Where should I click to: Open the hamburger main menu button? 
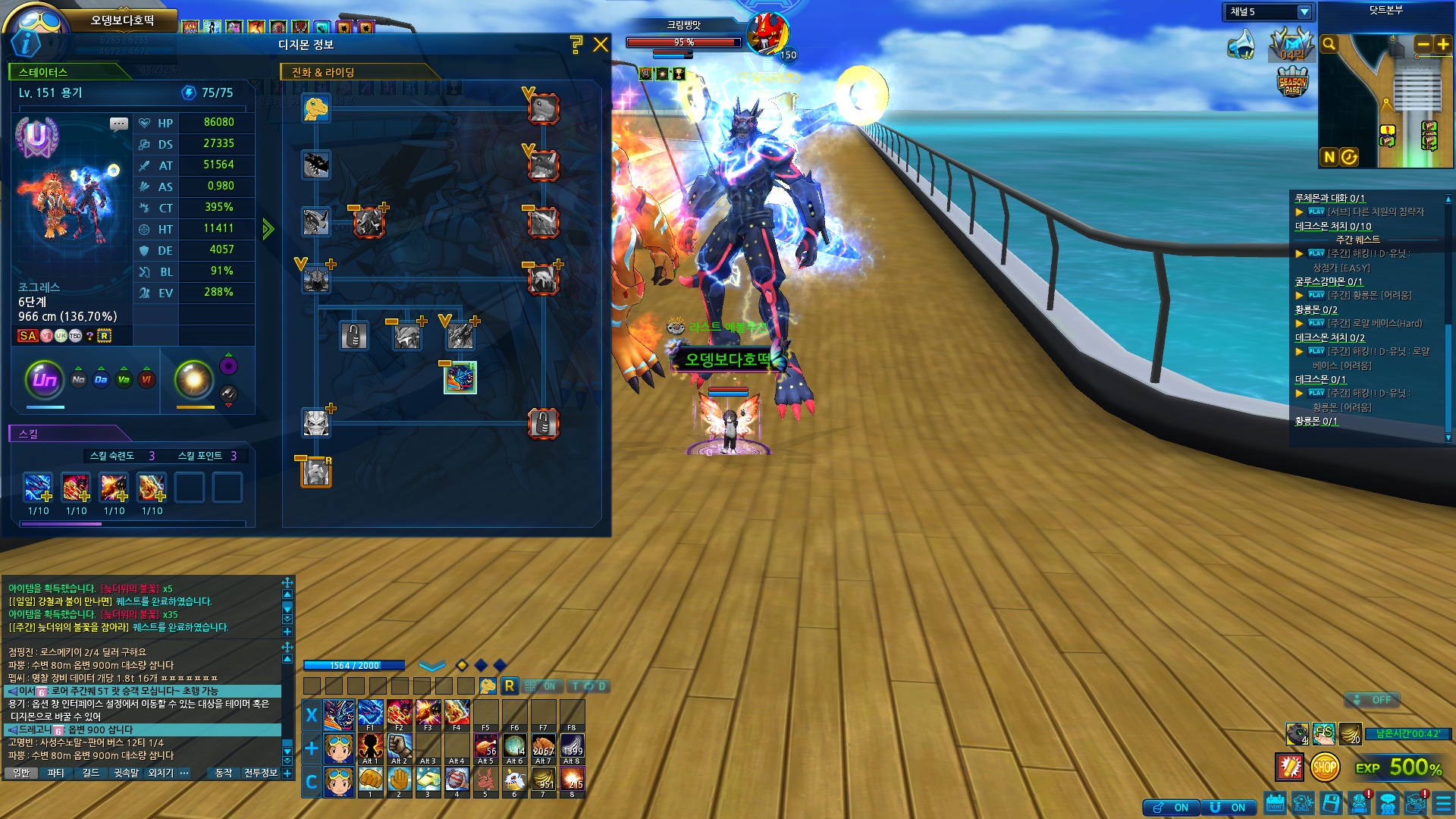(x=1443, y=803)
